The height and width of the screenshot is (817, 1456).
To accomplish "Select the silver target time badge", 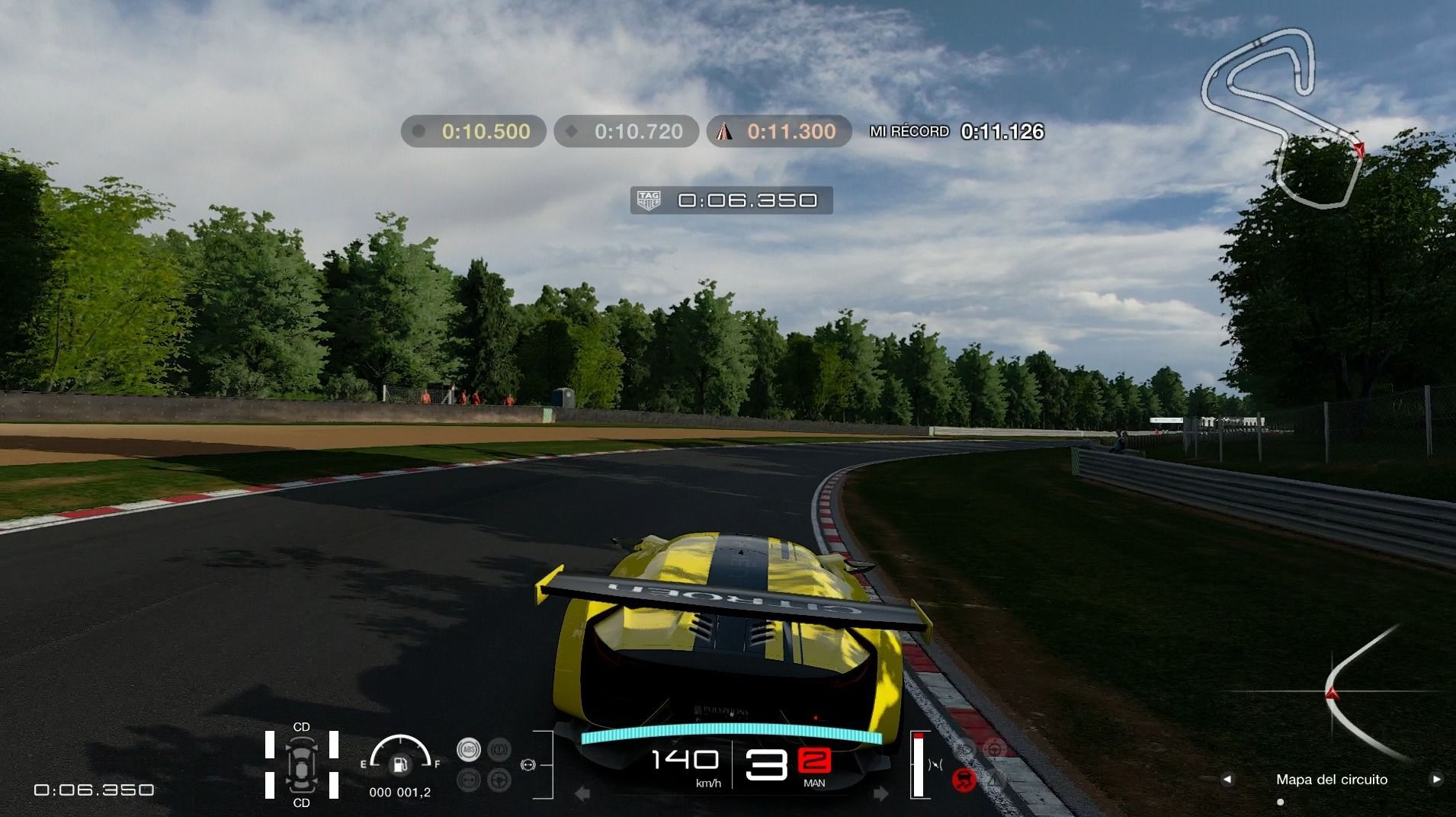I will tap(626, 131).
